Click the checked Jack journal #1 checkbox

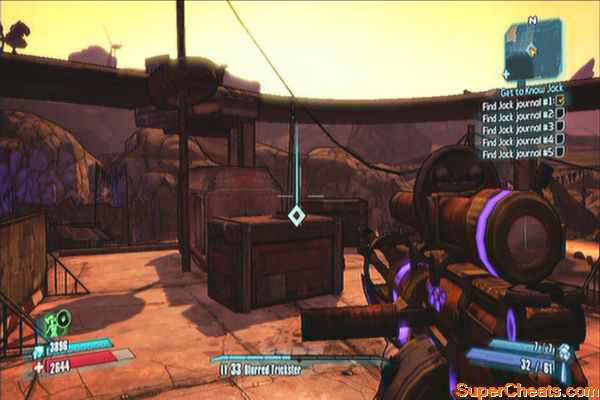(x=559, y=101)
